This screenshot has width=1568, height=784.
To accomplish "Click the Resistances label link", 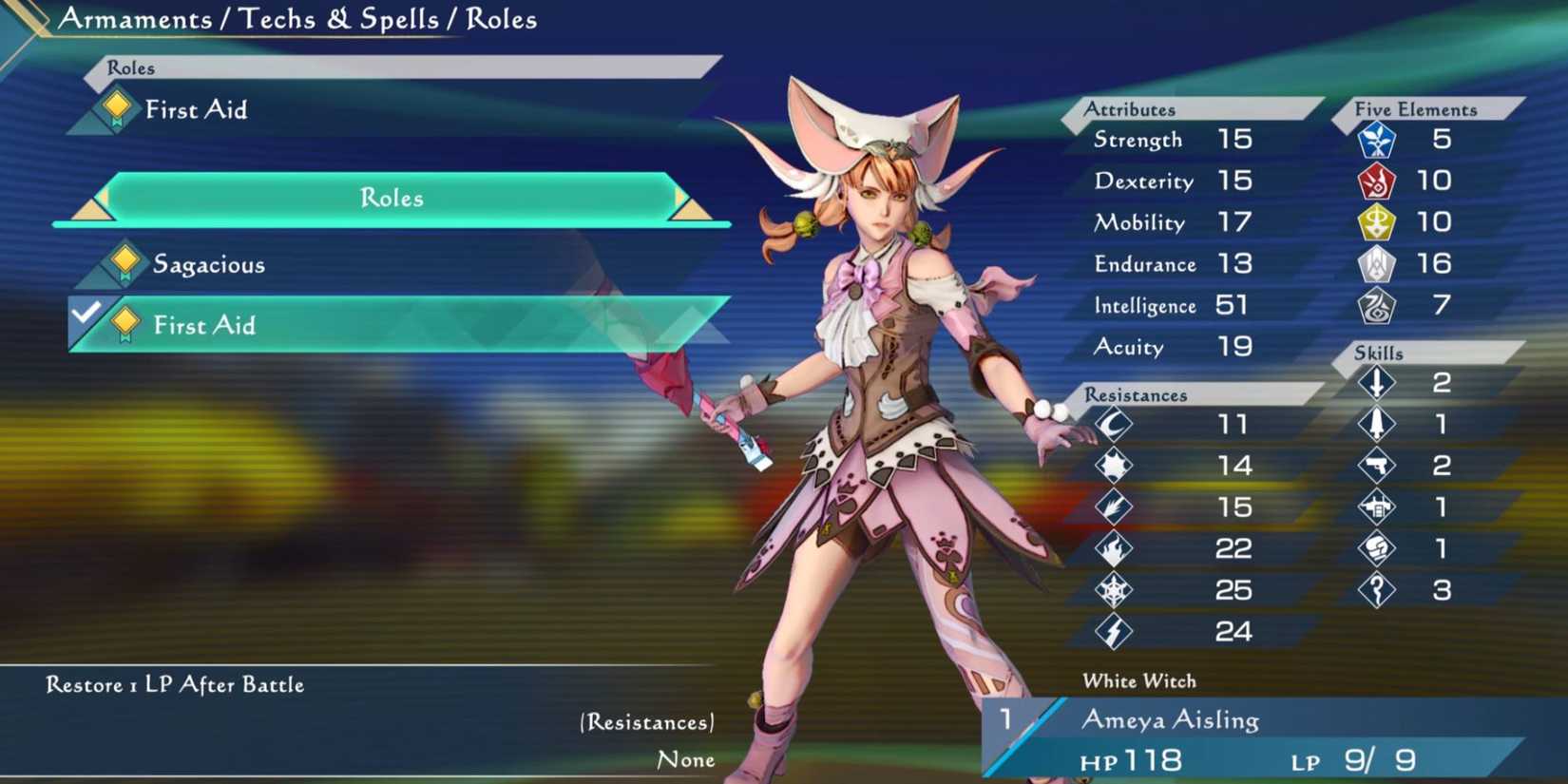I will click(644, 722).
